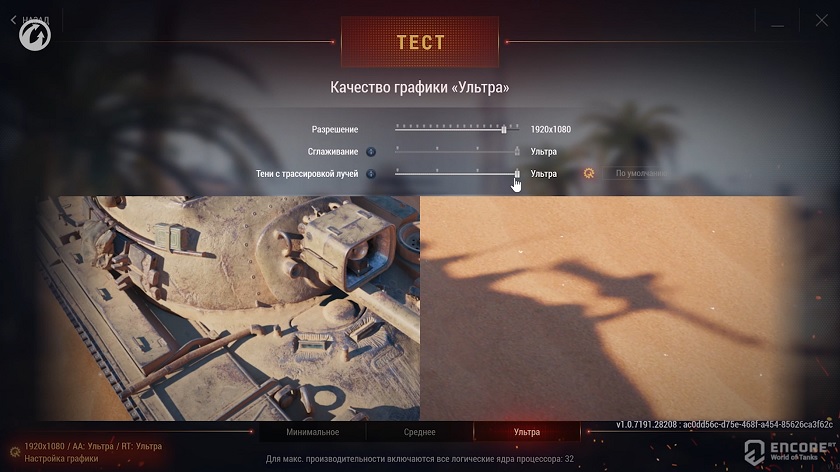The image size is (840, 472).
Task: Close the enCore window
Action: tap(820, 19)
